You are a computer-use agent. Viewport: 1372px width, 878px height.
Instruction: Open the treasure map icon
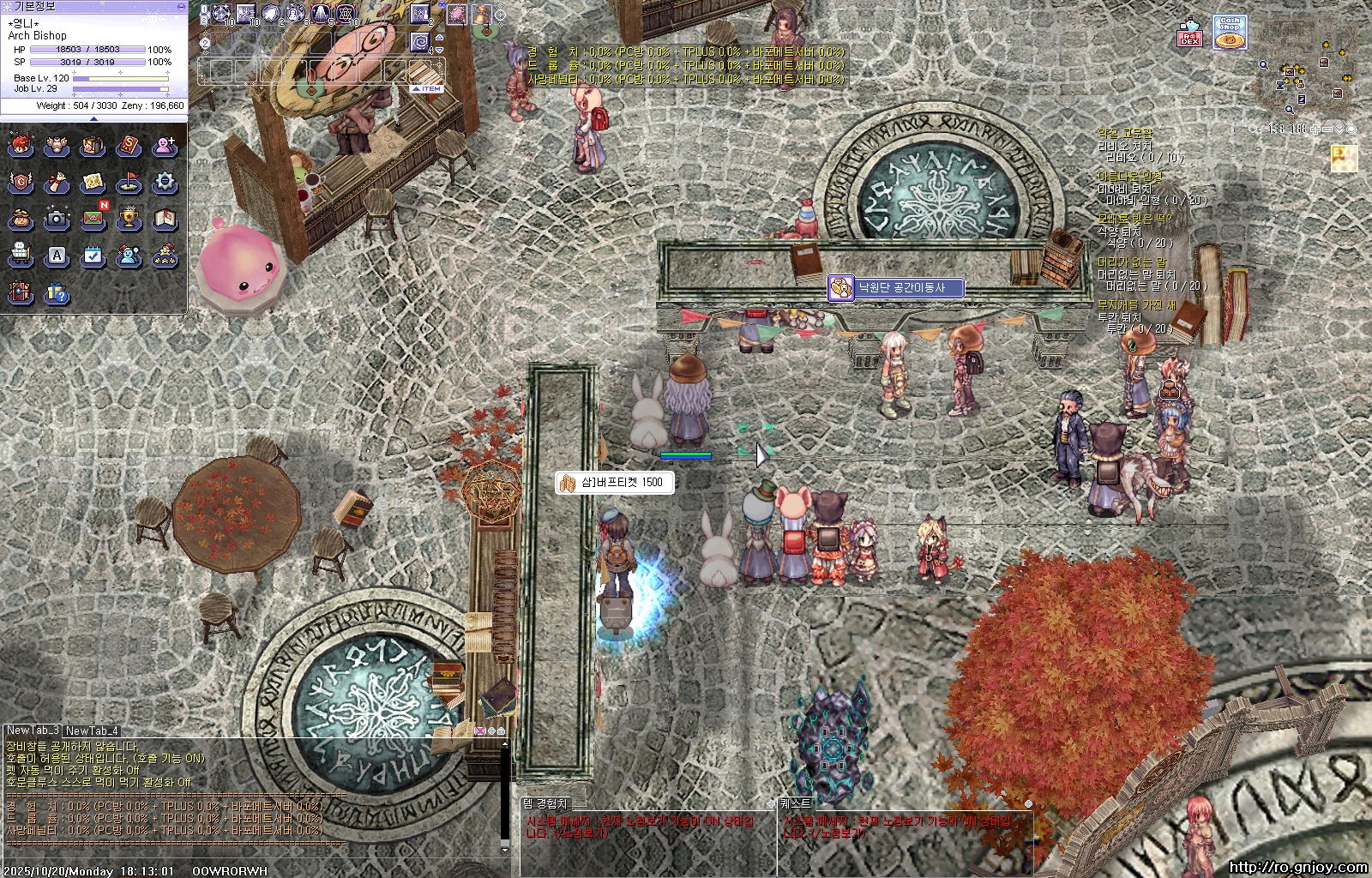(93, 182)
